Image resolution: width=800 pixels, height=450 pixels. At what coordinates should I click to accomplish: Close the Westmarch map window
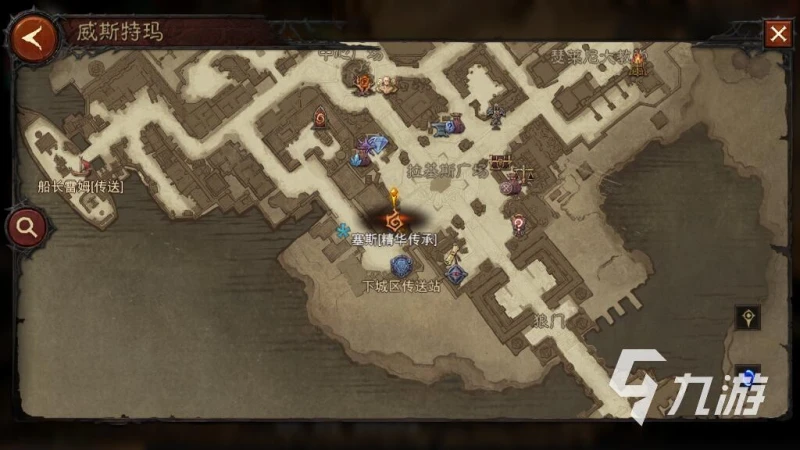pyautogui.click(x=778, y=35)
